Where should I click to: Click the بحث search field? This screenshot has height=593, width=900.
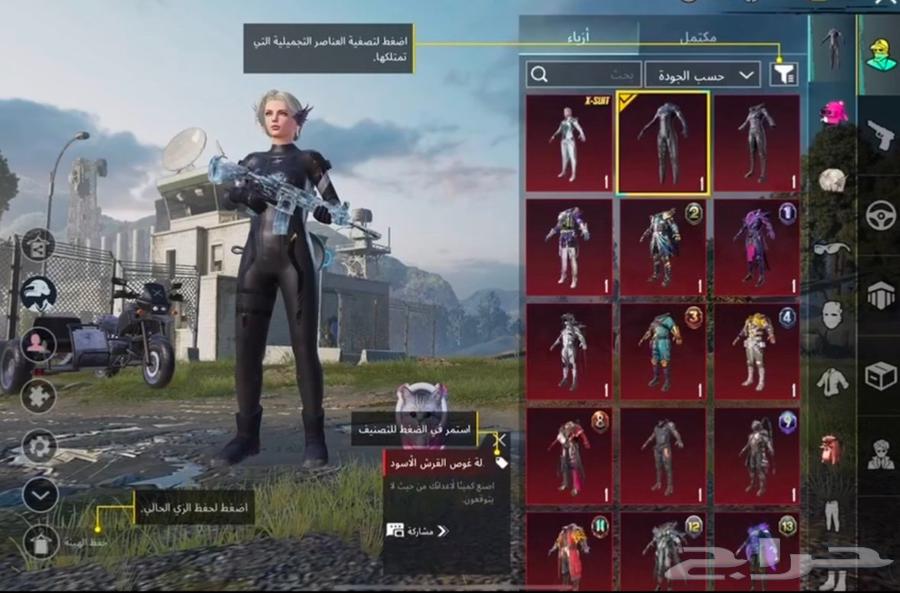click(585, 74)
